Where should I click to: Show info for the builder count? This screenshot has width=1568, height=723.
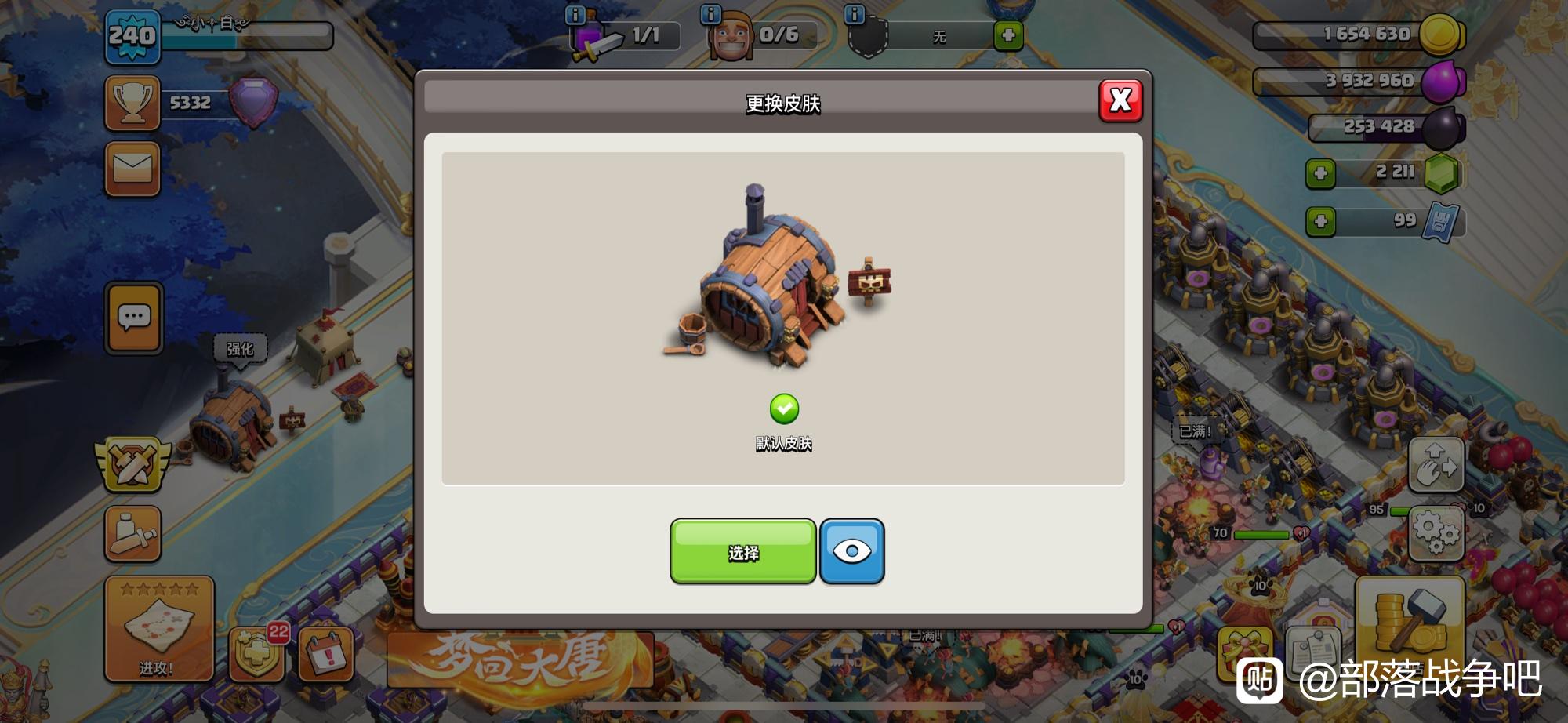point(710,14)
